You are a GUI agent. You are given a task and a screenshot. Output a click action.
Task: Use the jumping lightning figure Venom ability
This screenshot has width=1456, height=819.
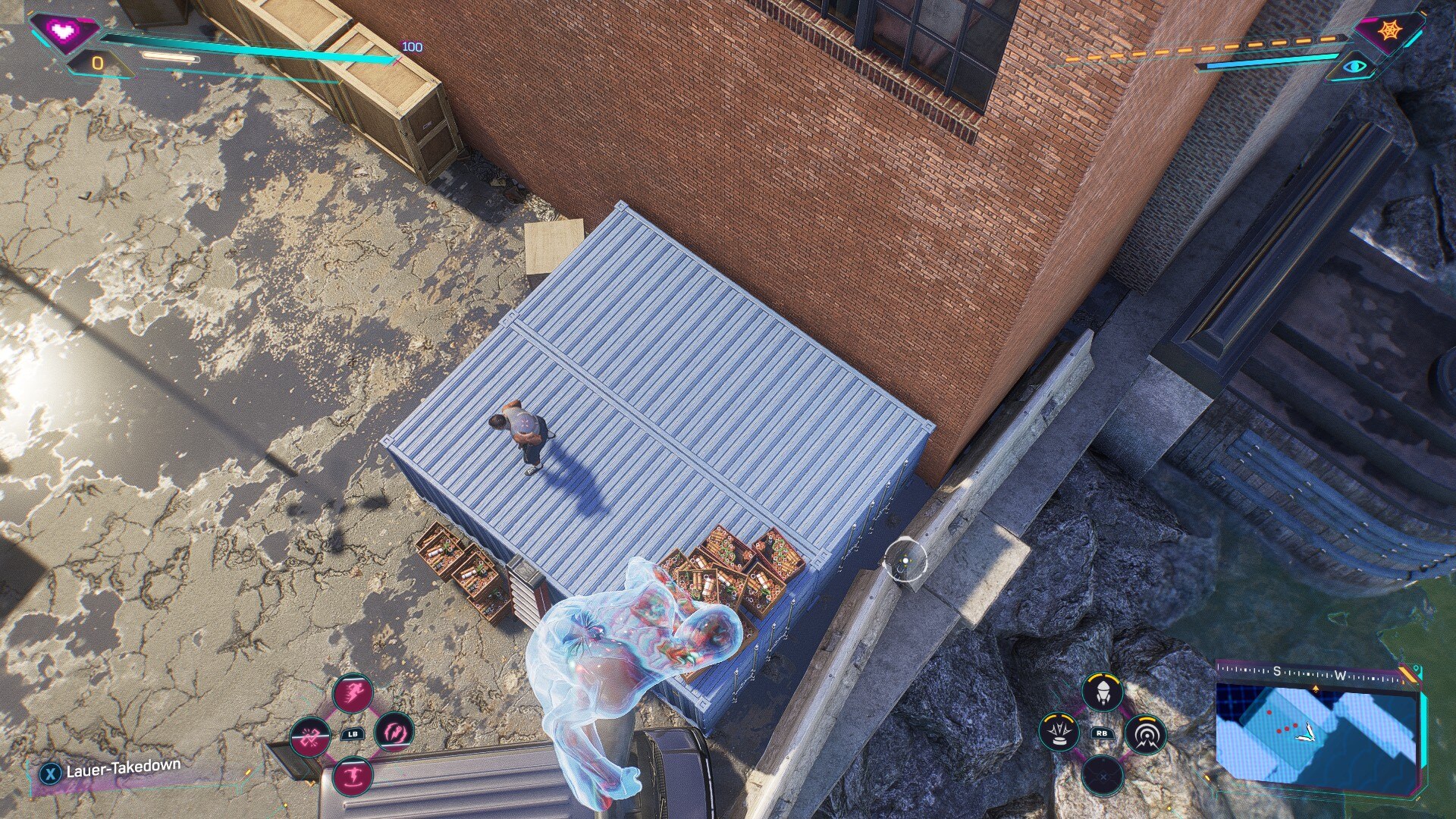tap(353, 776)
